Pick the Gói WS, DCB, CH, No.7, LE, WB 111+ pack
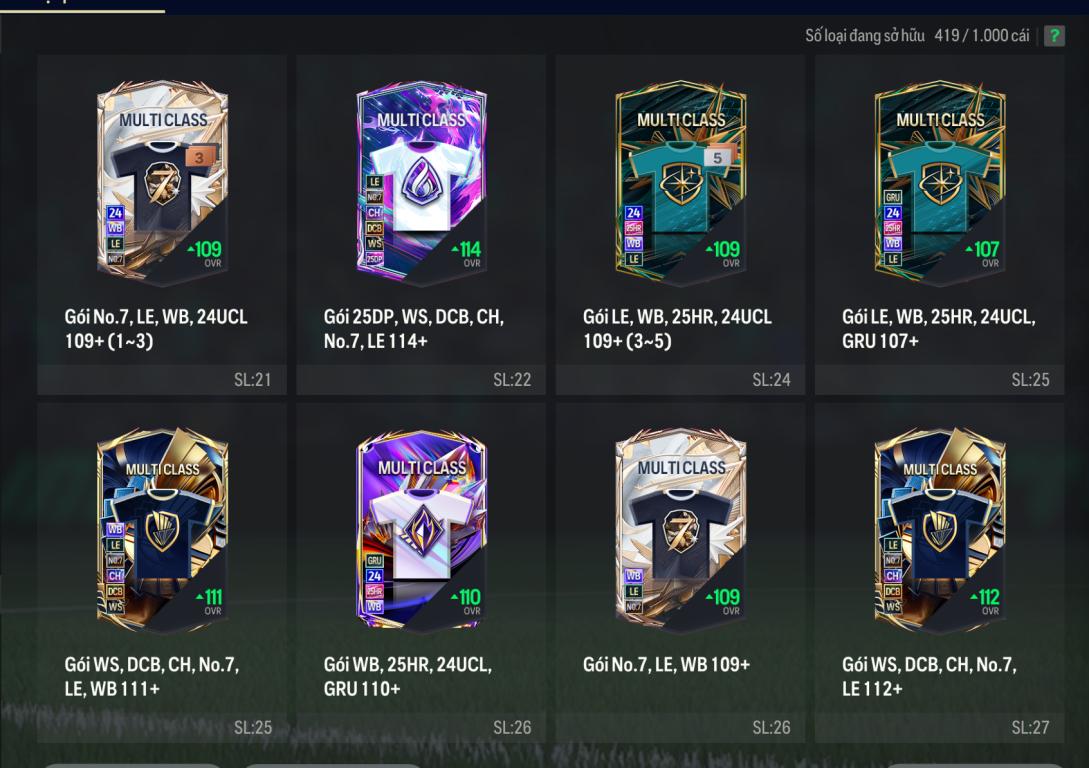1089x768 pixels. (x=162, y=528)
